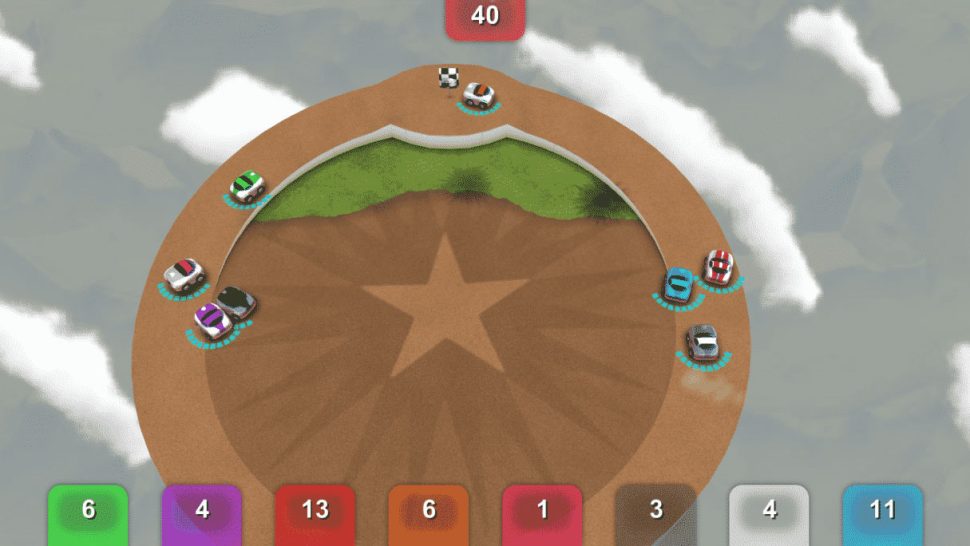Tap the purple player button
The image size is (970, 546).
tap(202, 513)
